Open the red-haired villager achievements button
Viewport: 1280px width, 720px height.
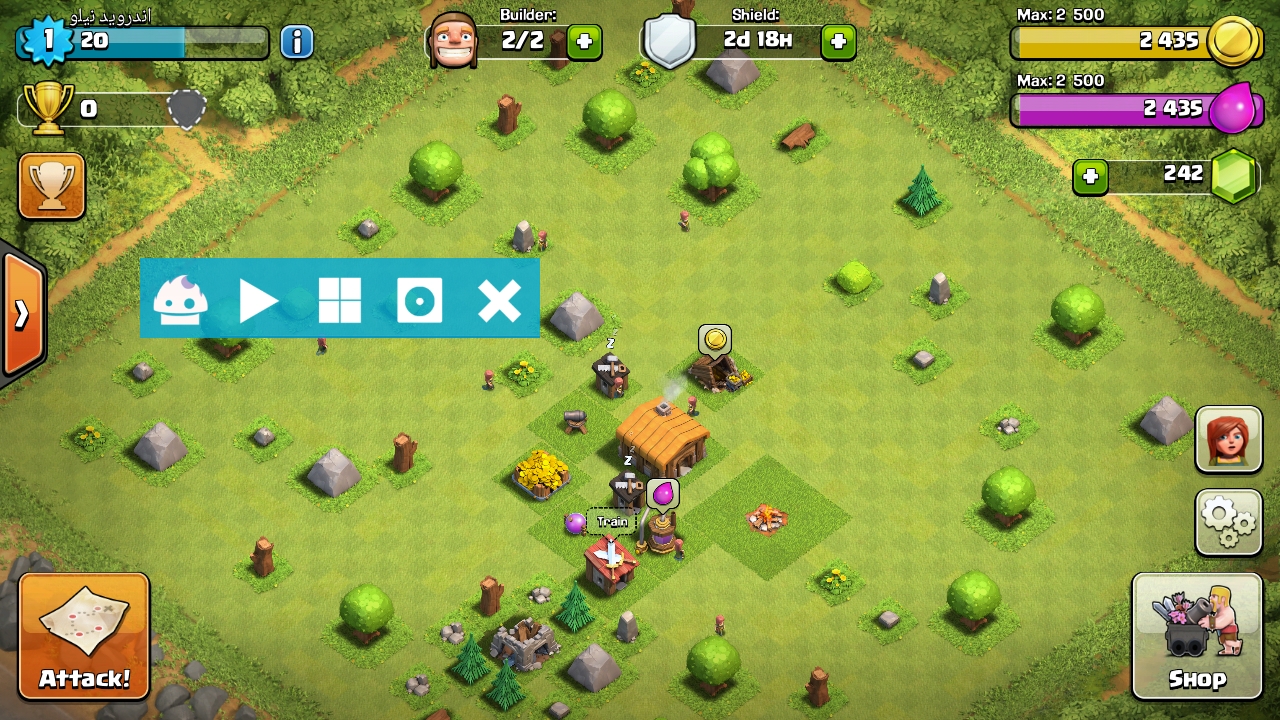1228,439
